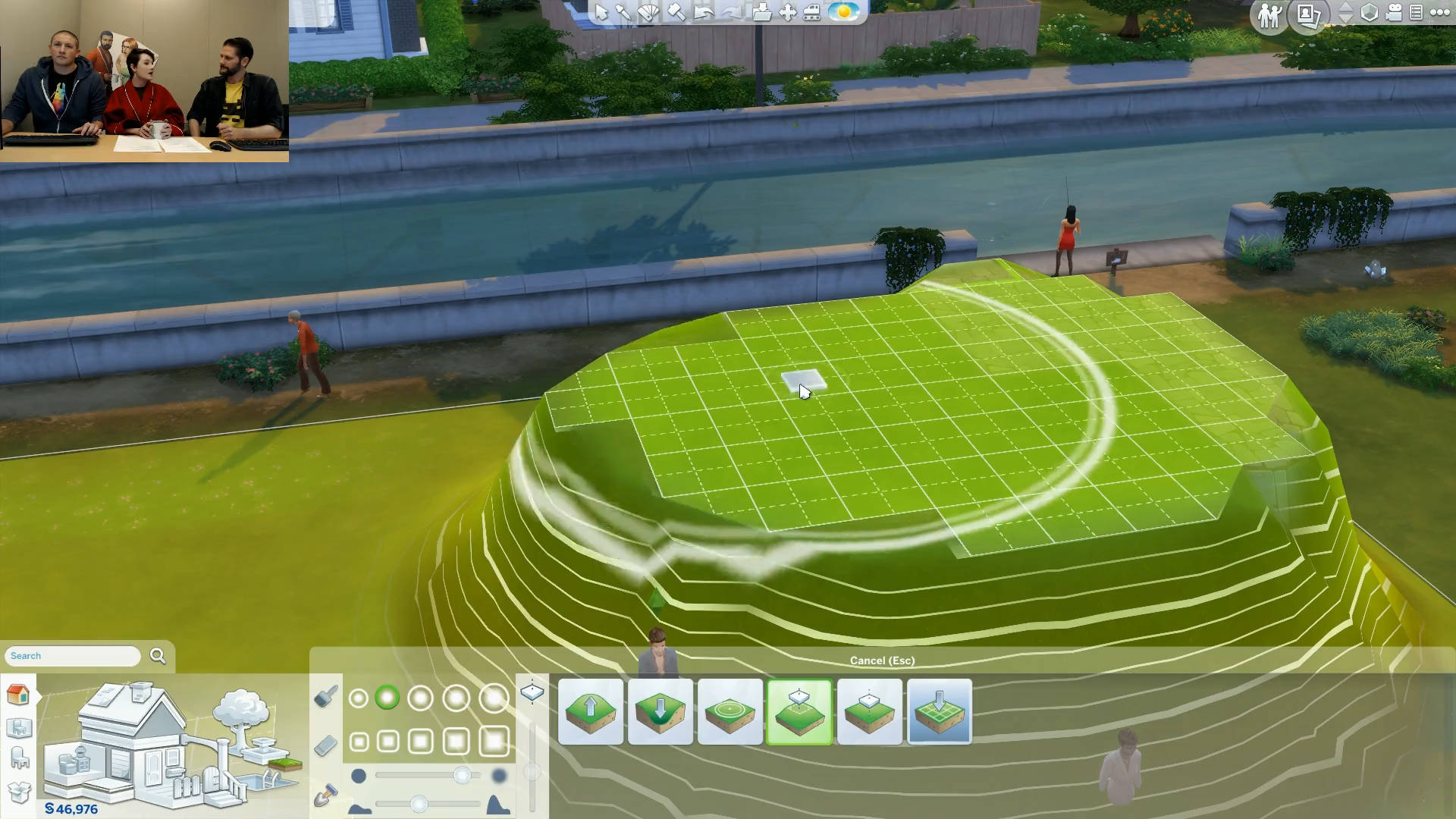Screen dimensions: 1456x819
Task: Activate the smooth terrain tool
Action: tap(730, 711)
